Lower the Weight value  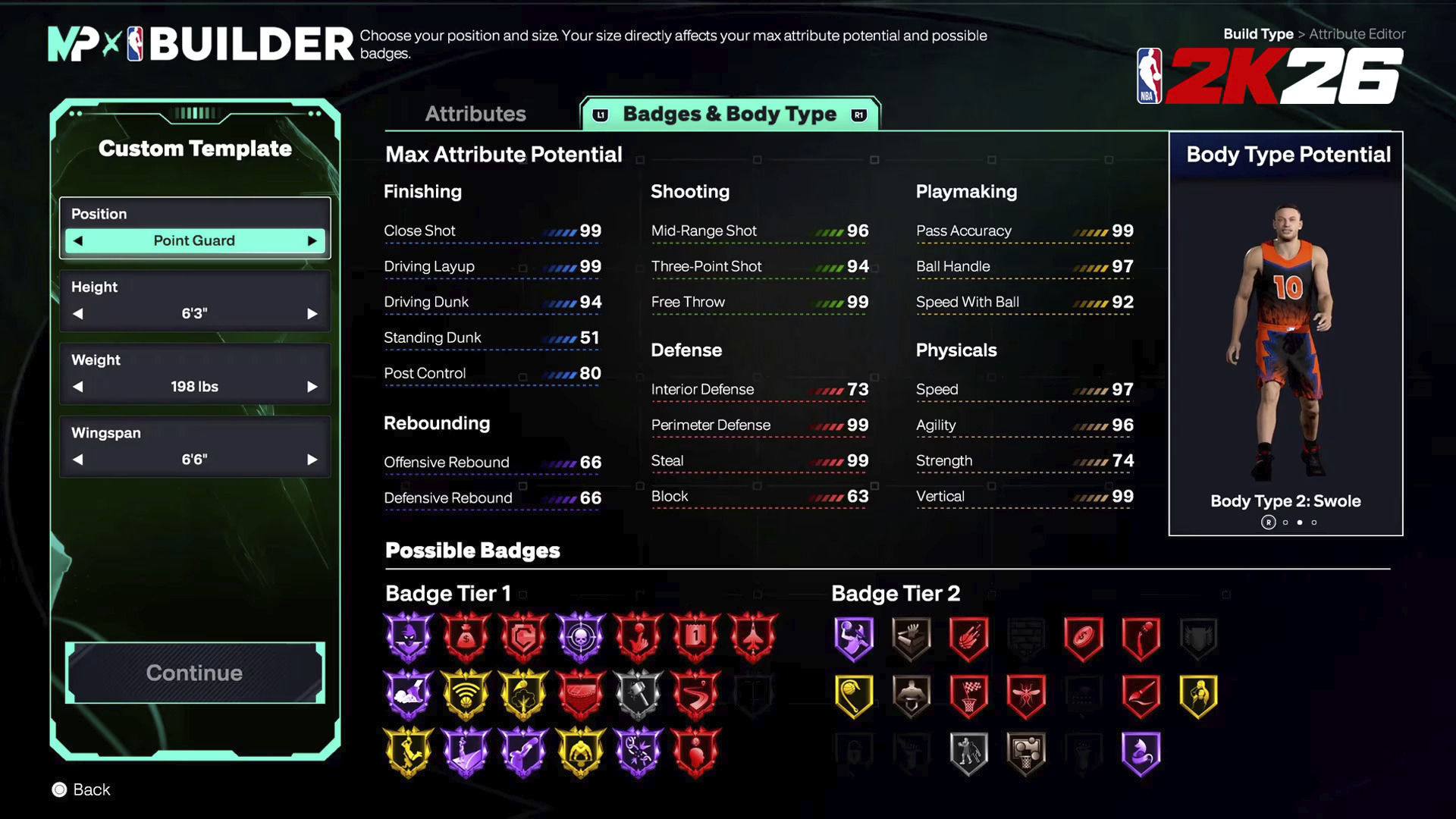[x=78, y=387]
